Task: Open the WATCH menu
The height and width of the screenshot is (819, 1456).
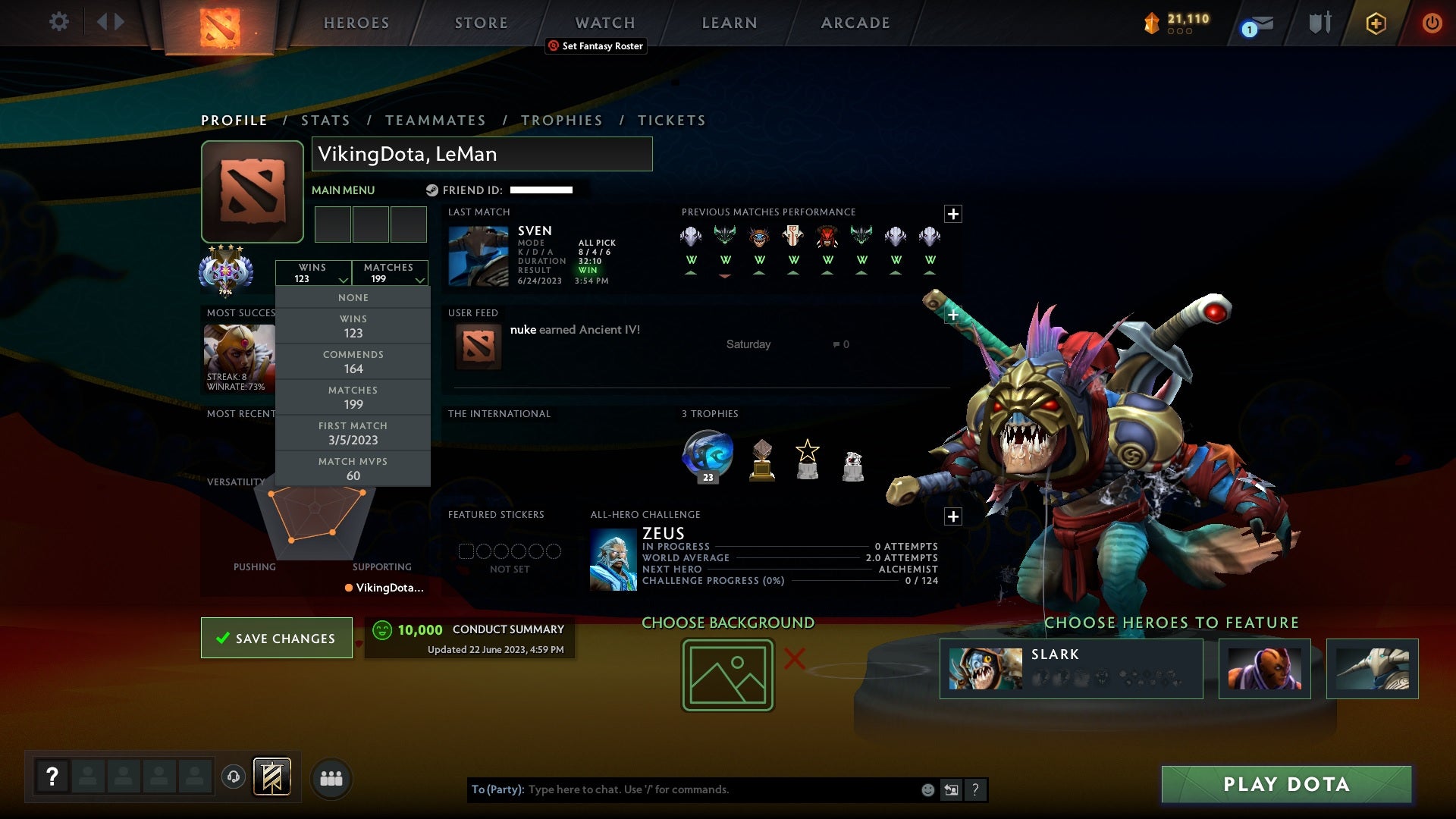Action: [604, 23]
